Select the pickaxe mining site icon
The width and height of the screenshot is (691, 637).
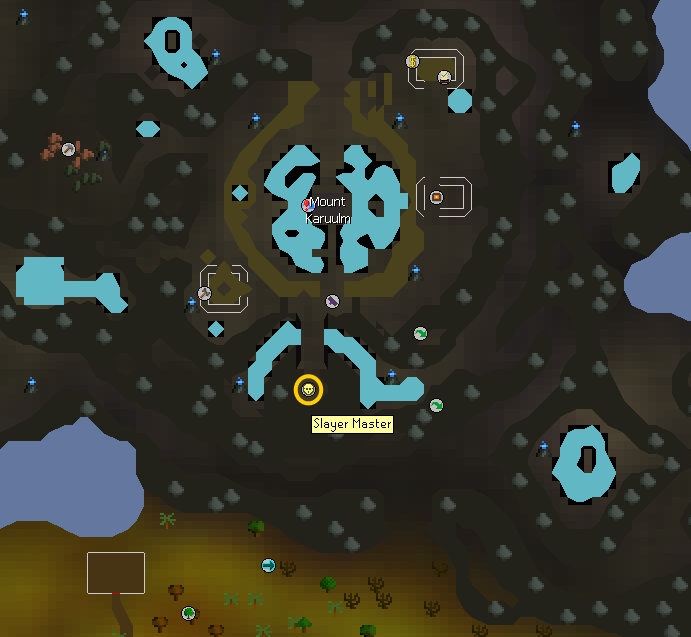tap(68, 149)
